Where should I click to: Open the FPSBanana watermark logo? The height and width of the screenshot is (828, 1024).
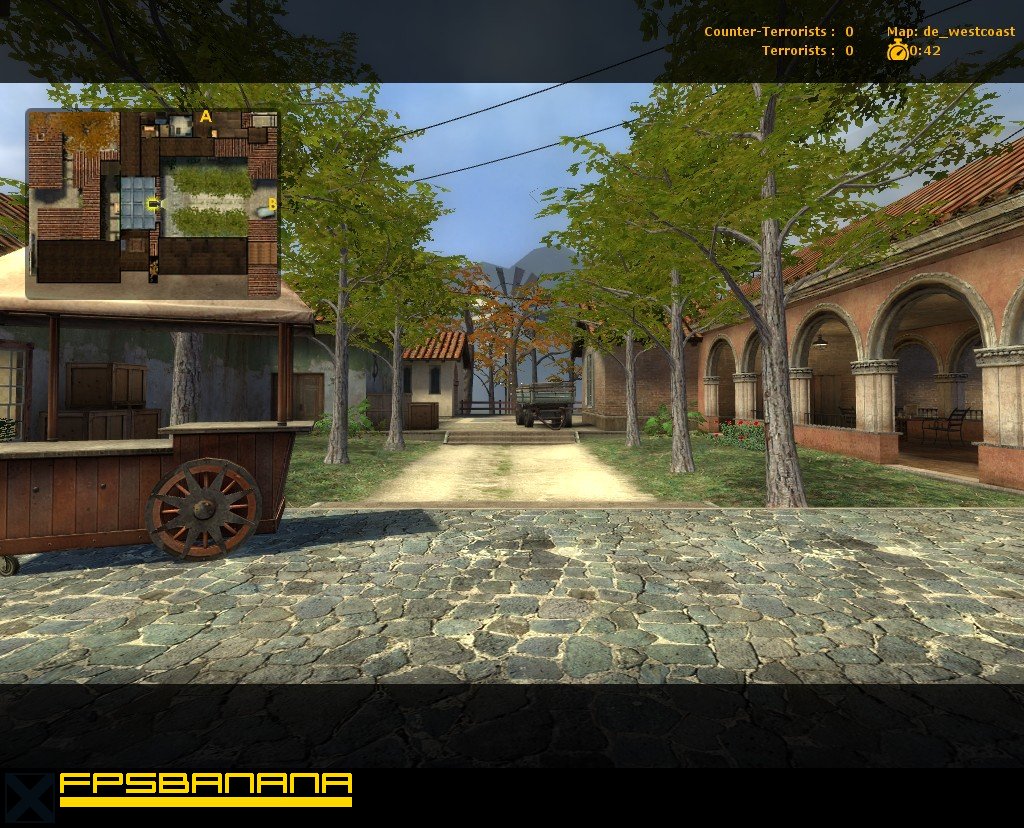205,789
